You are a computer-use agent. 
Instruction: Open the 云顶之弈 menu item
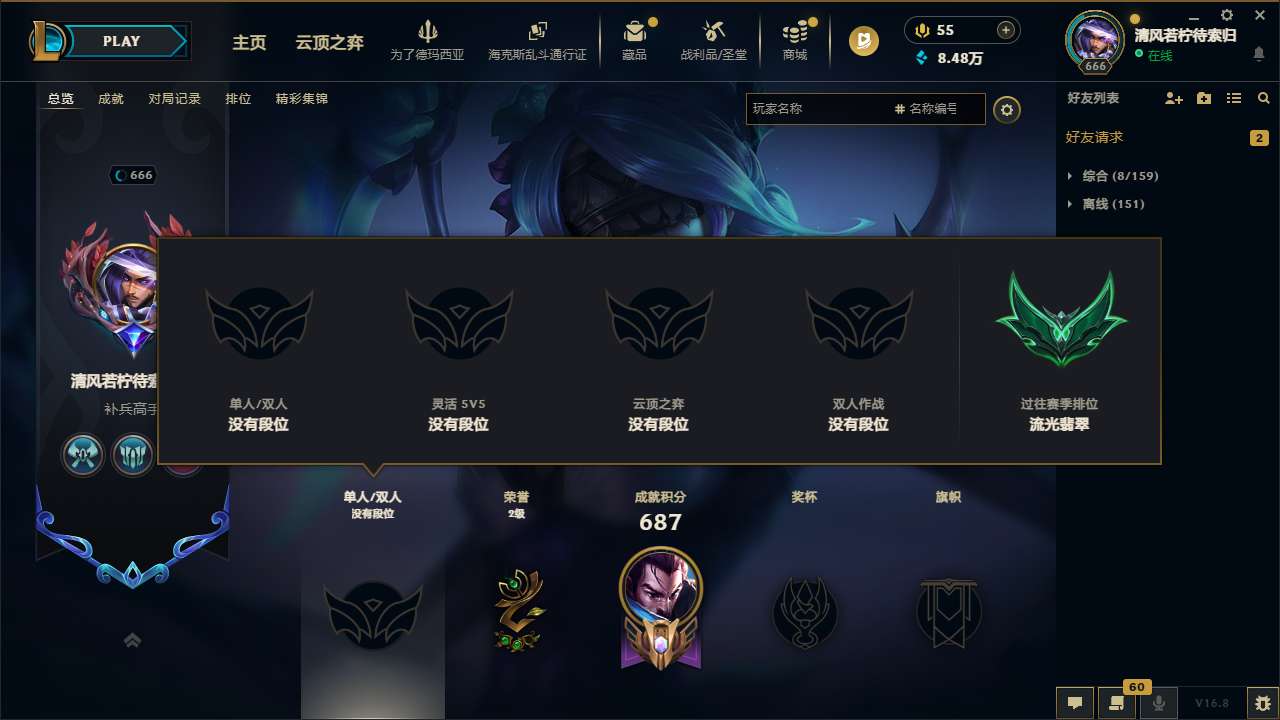330,43
